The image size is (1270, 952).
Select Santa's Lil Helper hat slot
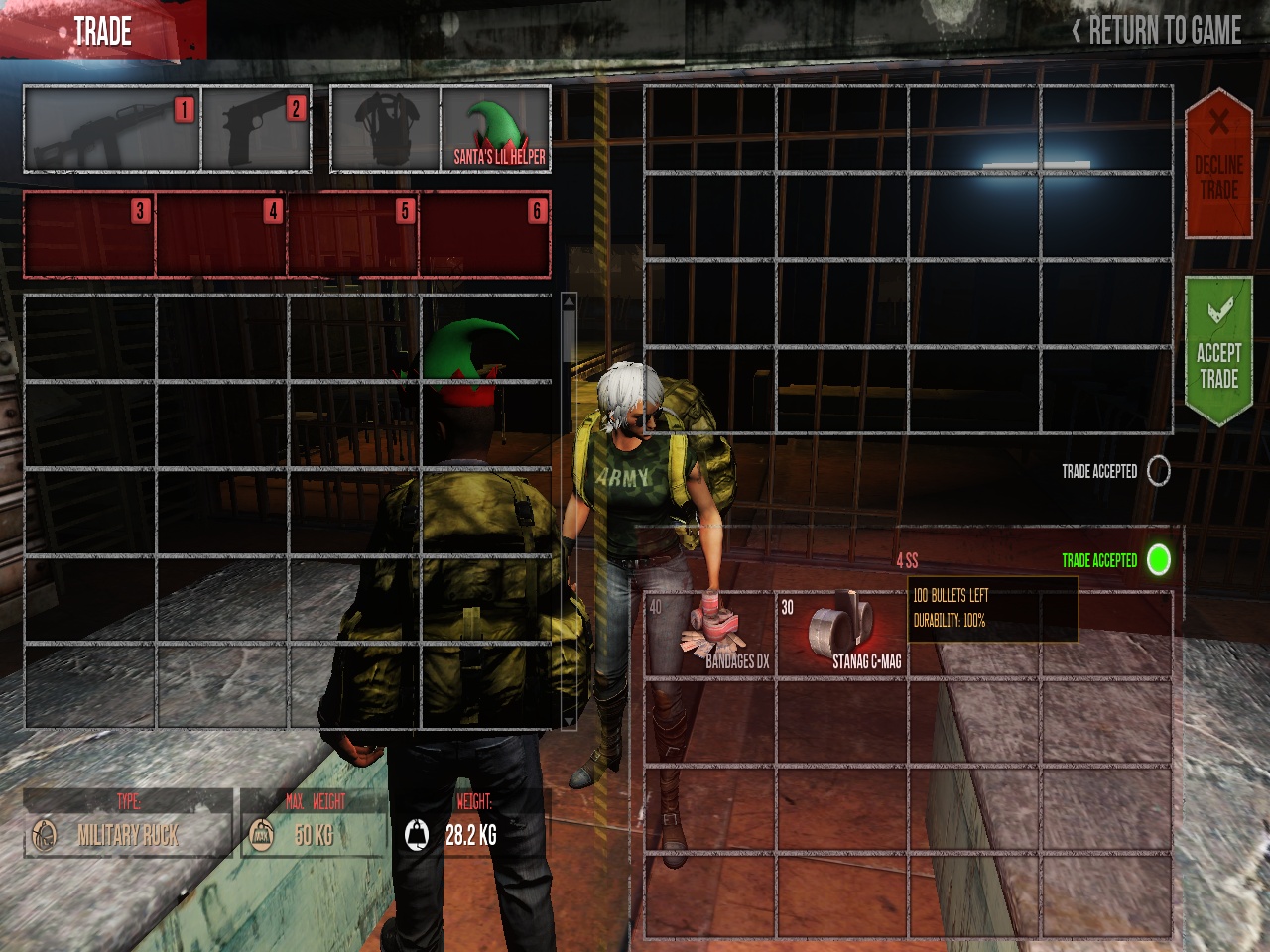495,129
